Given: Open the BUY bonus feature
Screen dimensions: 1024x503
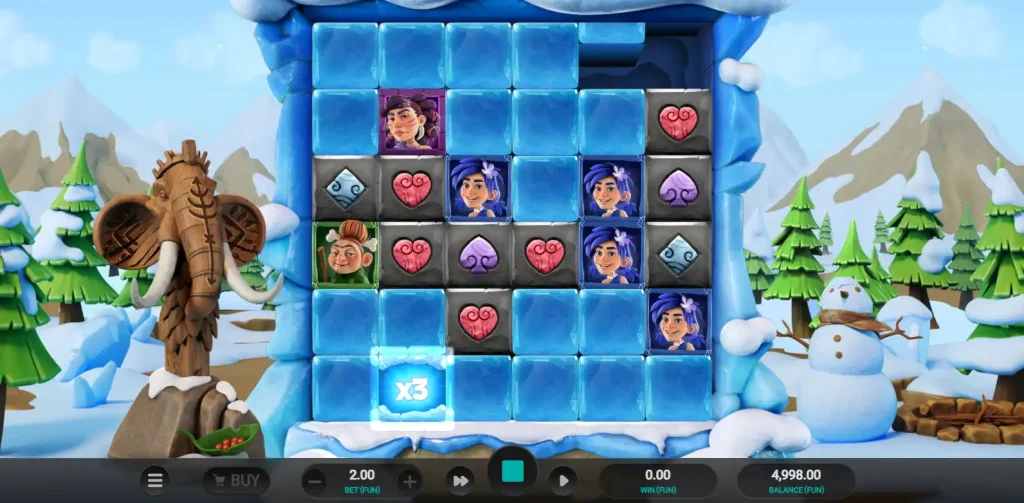Looking at the screenshot, I should pyautogui.click(x=236, y=480).
